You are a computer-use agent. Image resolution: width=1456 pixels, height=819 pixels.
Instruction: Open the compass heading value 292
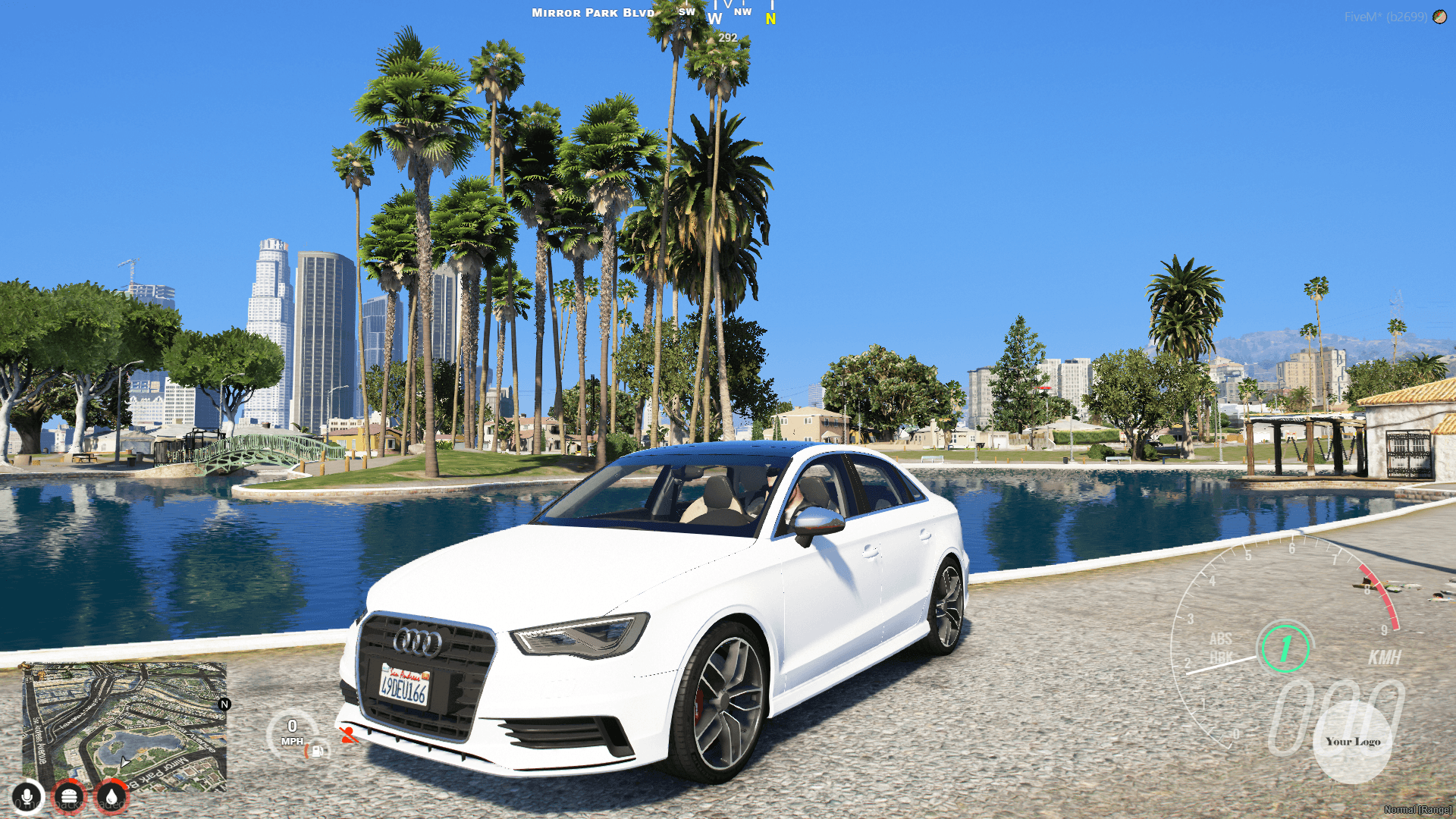click(x=727, y=36)
